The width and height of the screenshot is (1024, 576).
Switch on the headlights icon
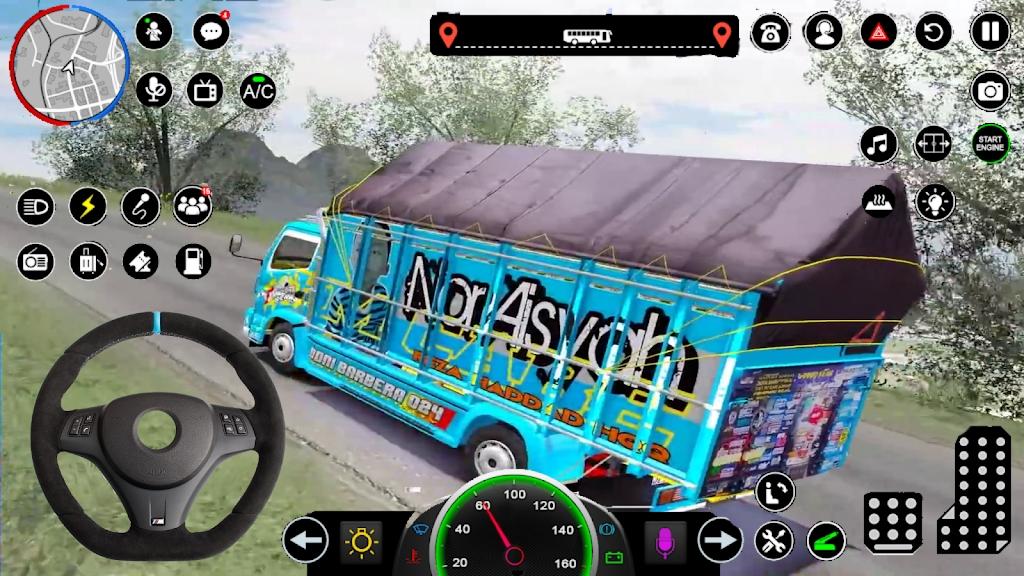coord(36,207)
